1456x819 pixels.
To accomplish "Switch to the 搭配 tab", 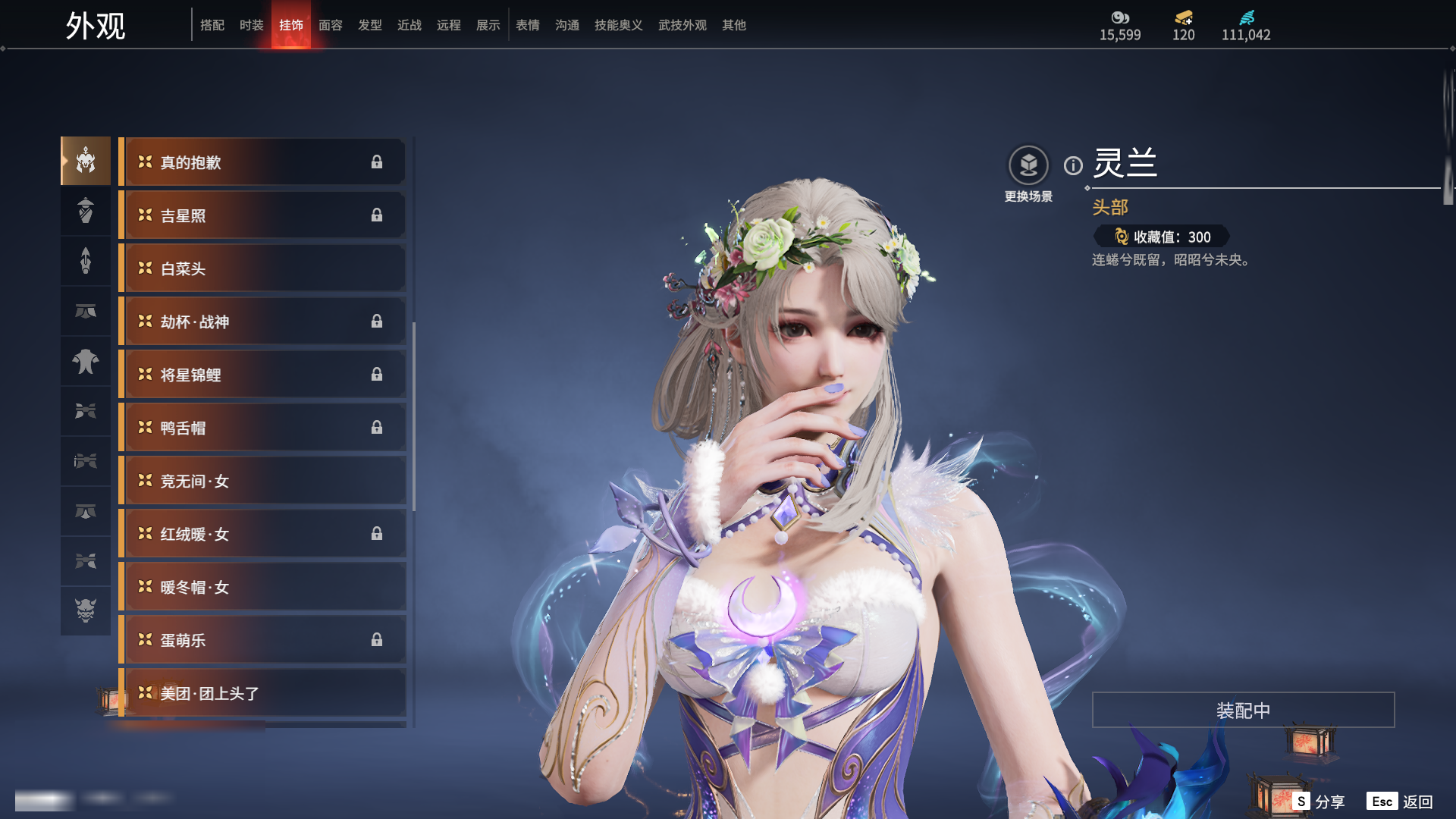I will [212, 25].
